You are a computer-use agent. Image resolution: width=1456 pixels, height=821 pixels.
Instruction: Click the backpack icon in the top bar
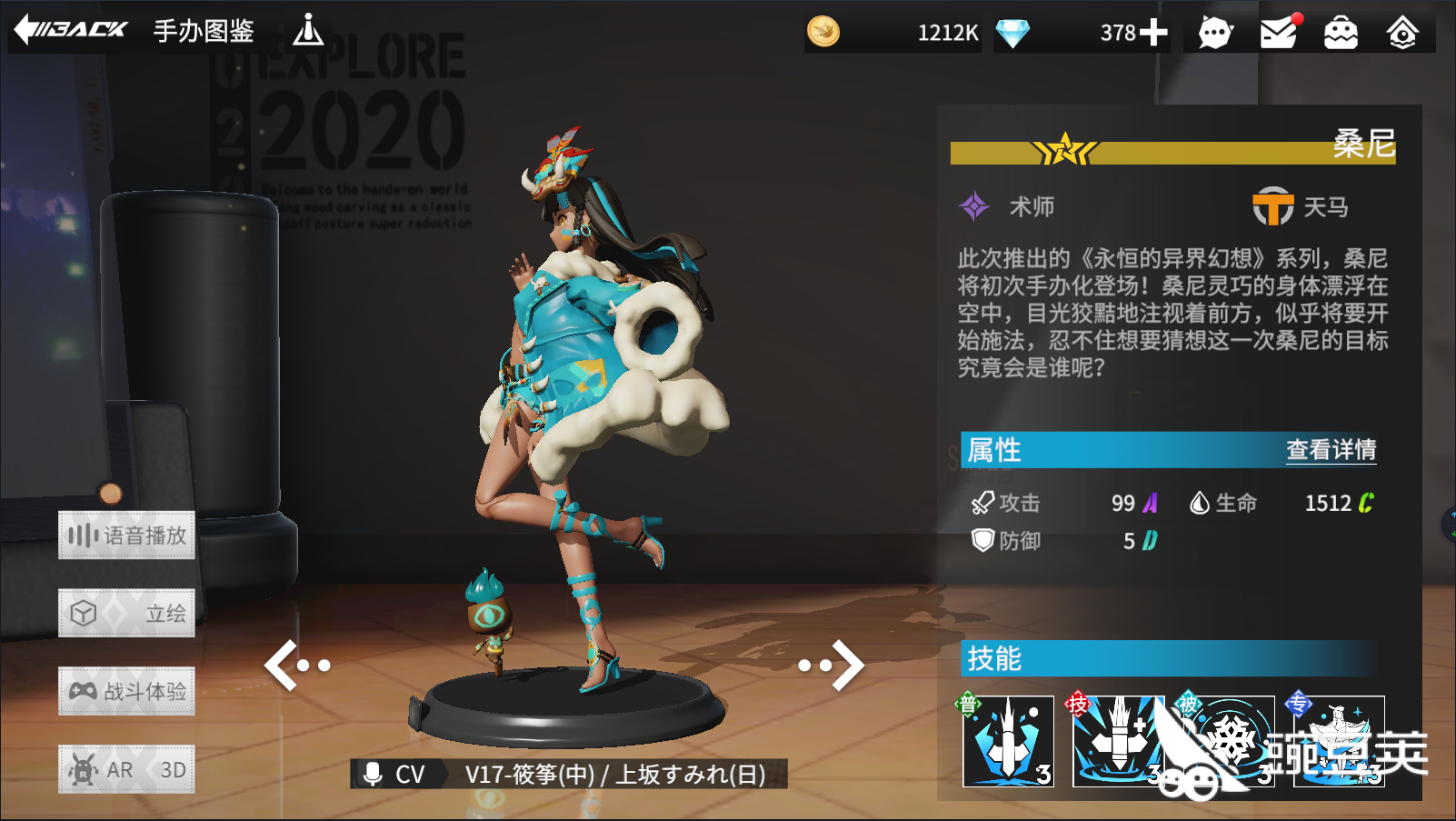[1339, 31]
